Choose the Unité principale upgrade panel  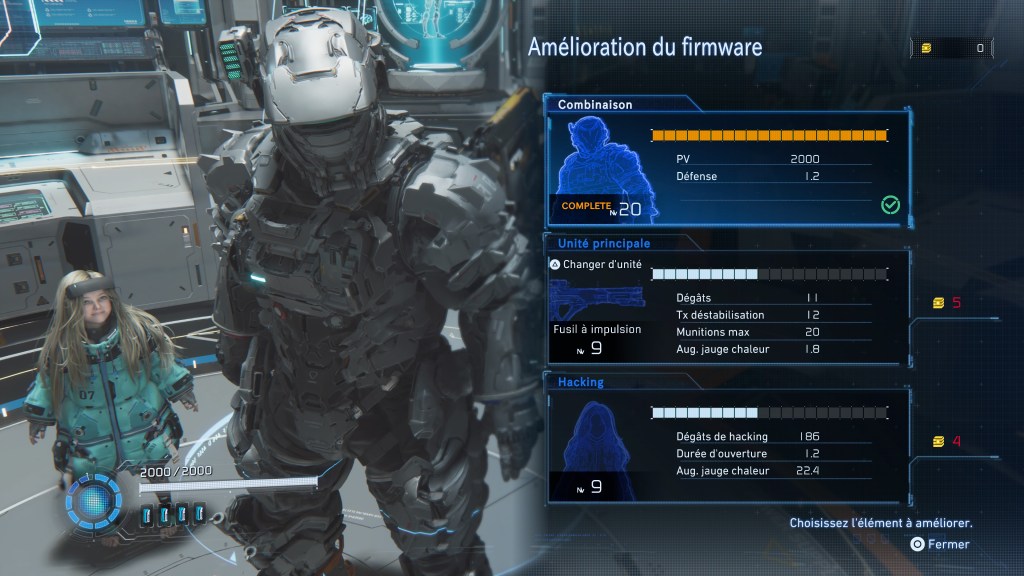[728, 305]
